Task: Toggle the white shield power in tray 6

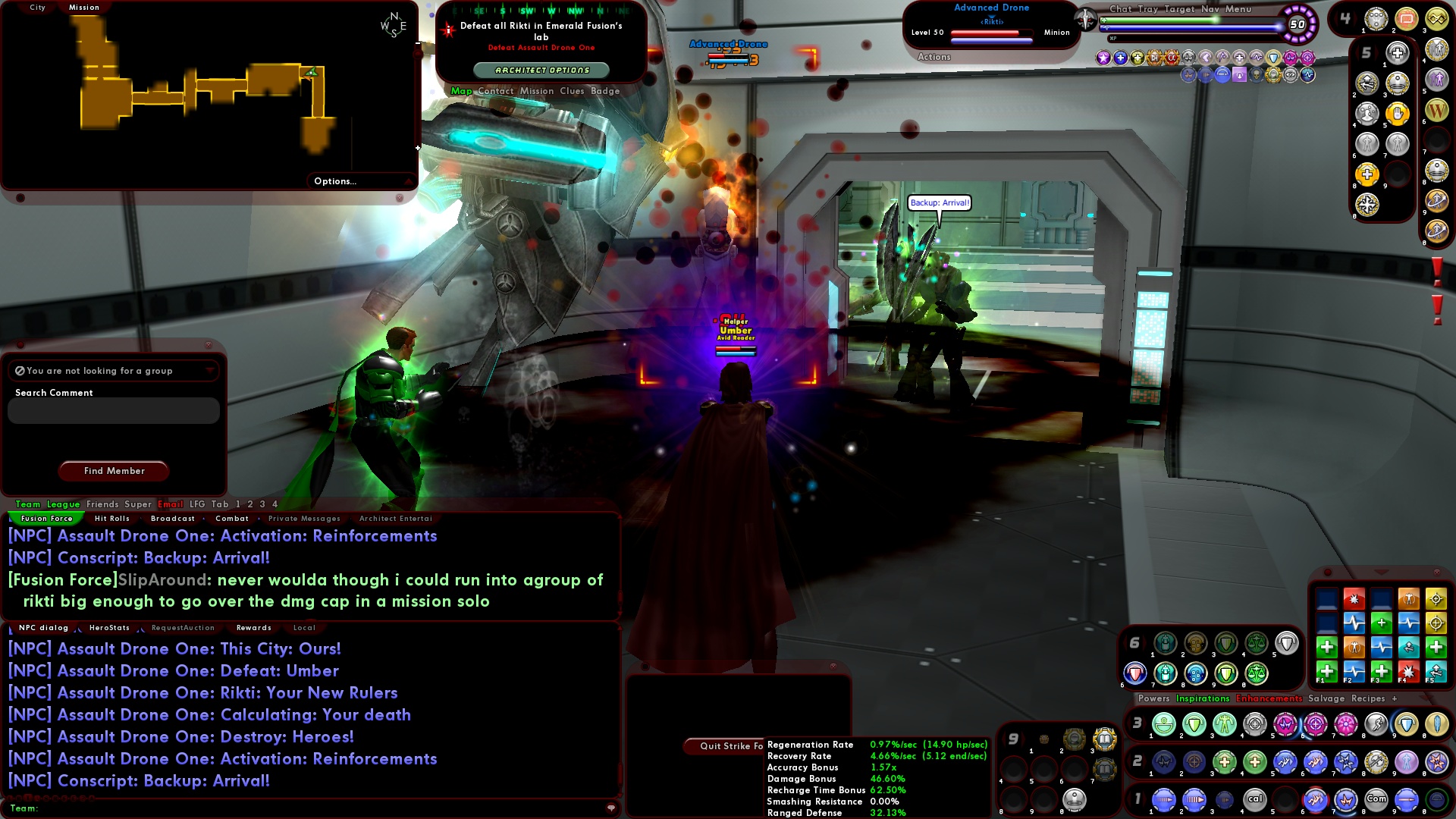Action: 1287,642
